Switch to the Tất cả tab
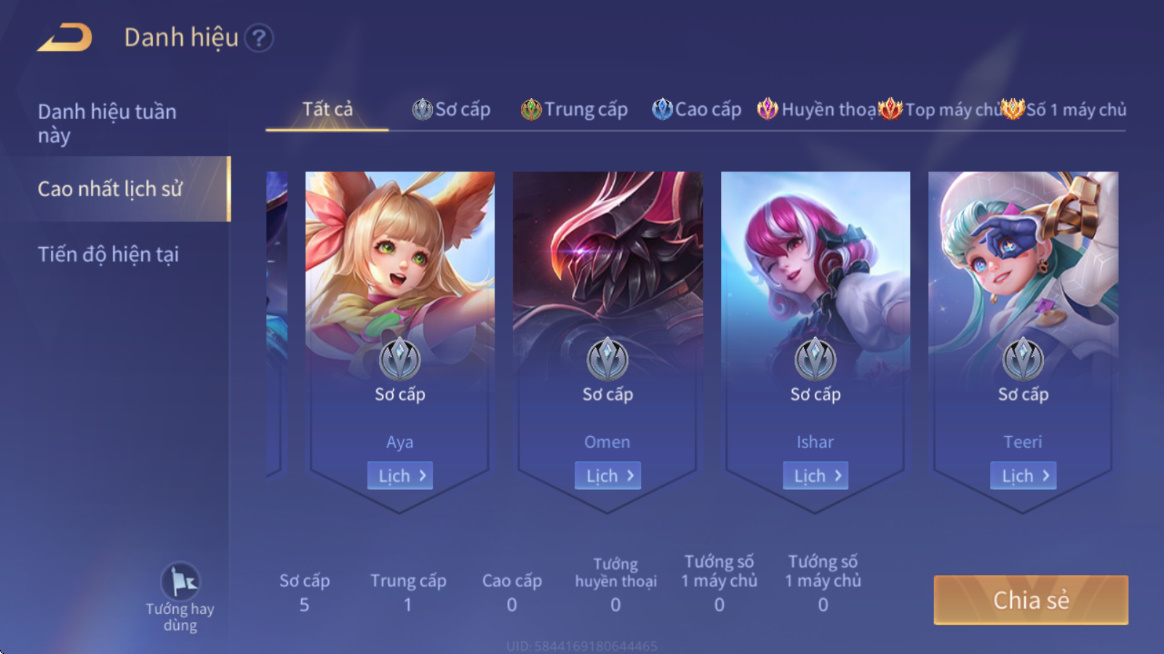Image resolution: width=1164 pixels, height=654 pixels. tap(328, 109)
